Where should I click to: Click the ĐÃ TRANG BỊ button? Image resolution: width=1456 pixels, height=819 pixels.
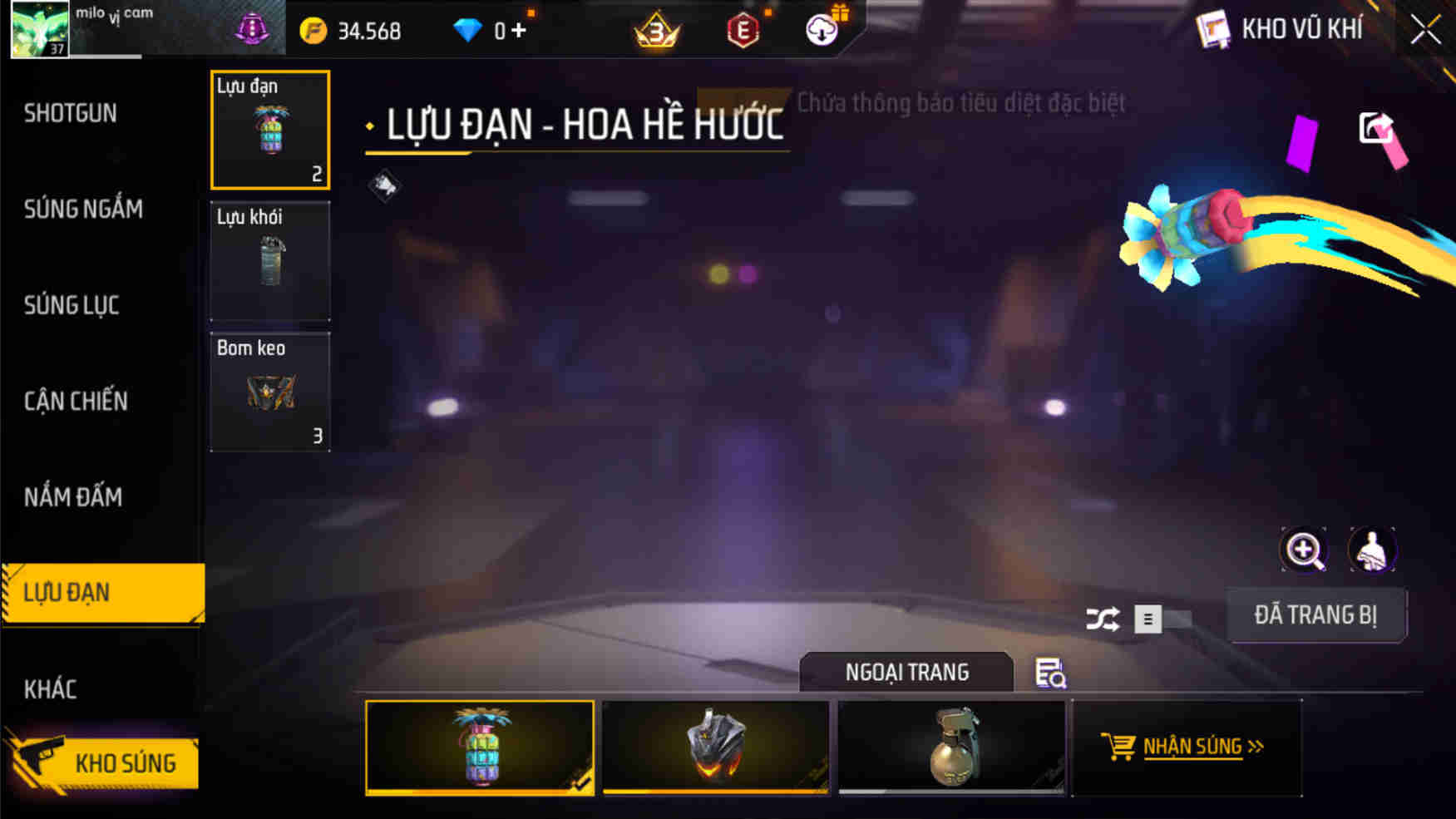click(1316, 615)
